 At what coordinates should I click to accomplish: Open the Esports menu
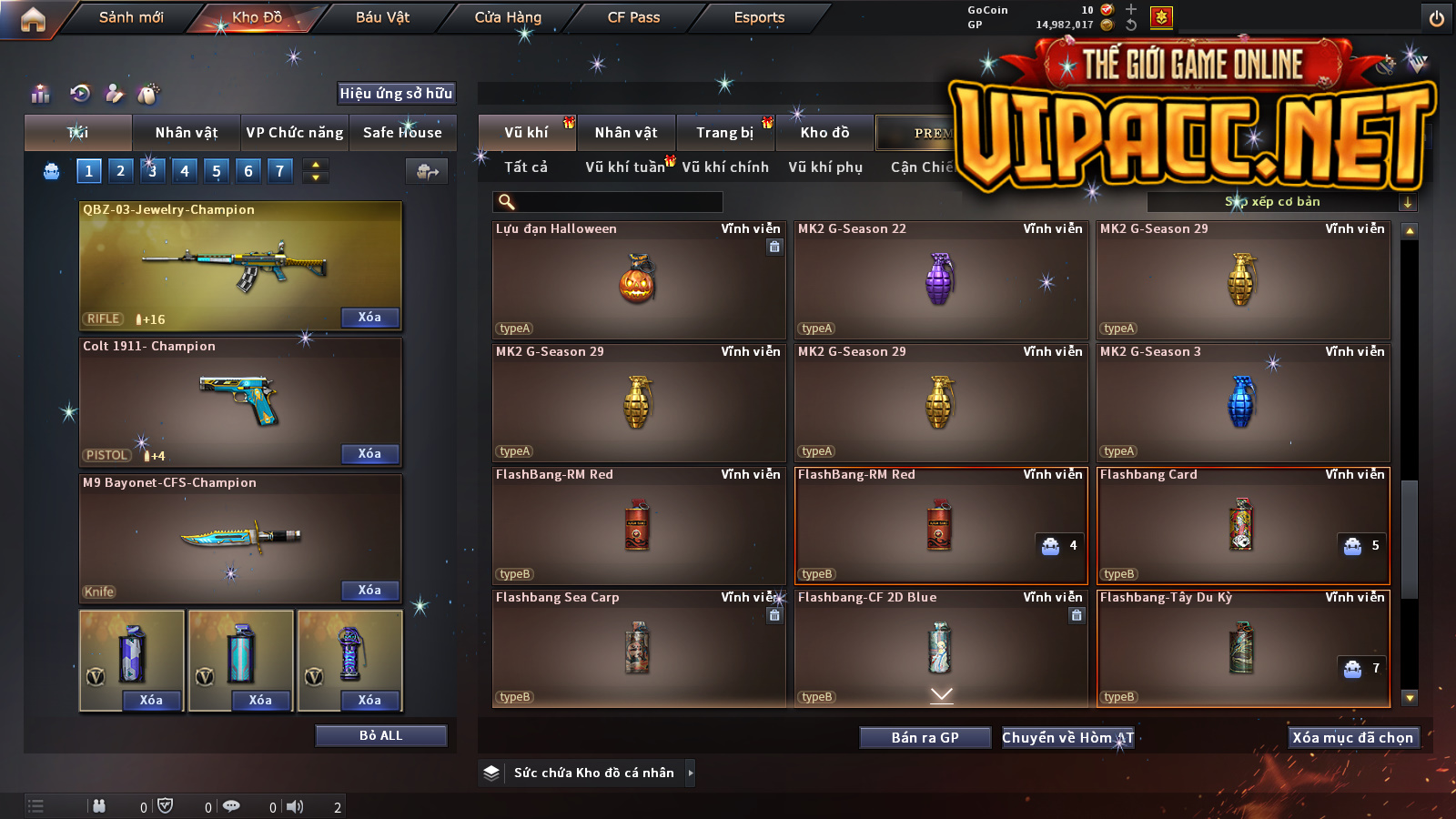coord(759,17)
